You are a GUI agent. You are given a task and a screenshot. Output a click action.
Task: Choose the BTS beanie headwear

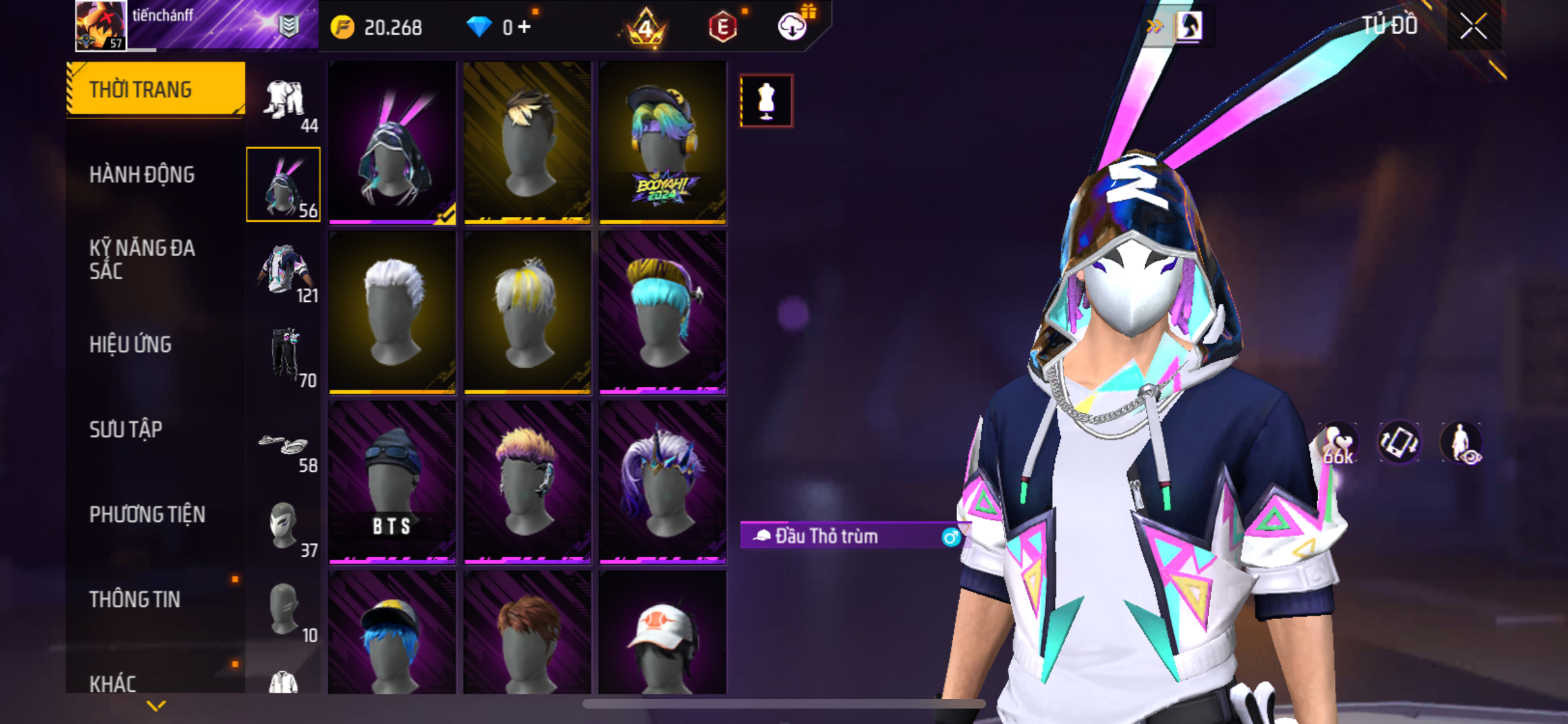(392, 481)
